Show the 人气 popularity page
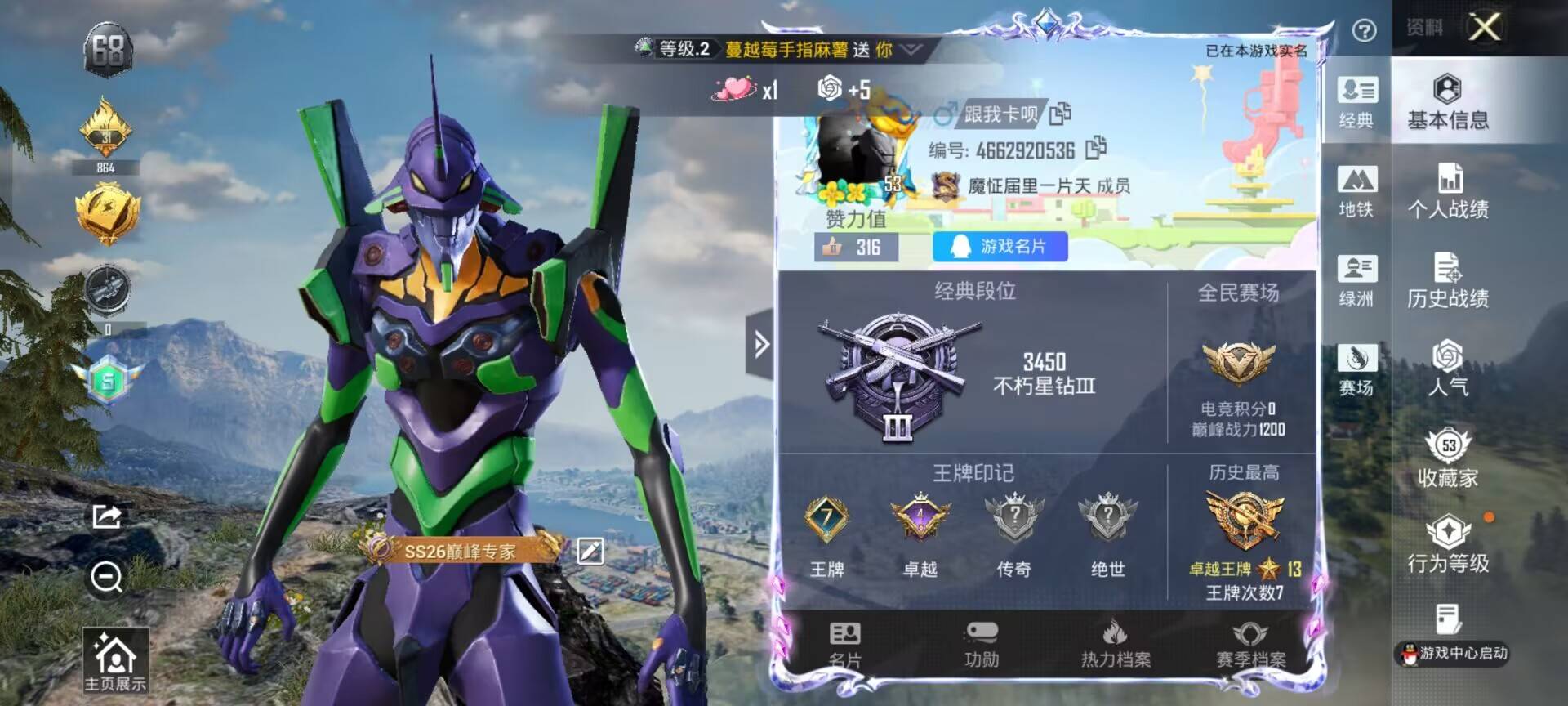Image resolution: width=1568 pixels, height=706 pixels. (x=1447, y=369)
